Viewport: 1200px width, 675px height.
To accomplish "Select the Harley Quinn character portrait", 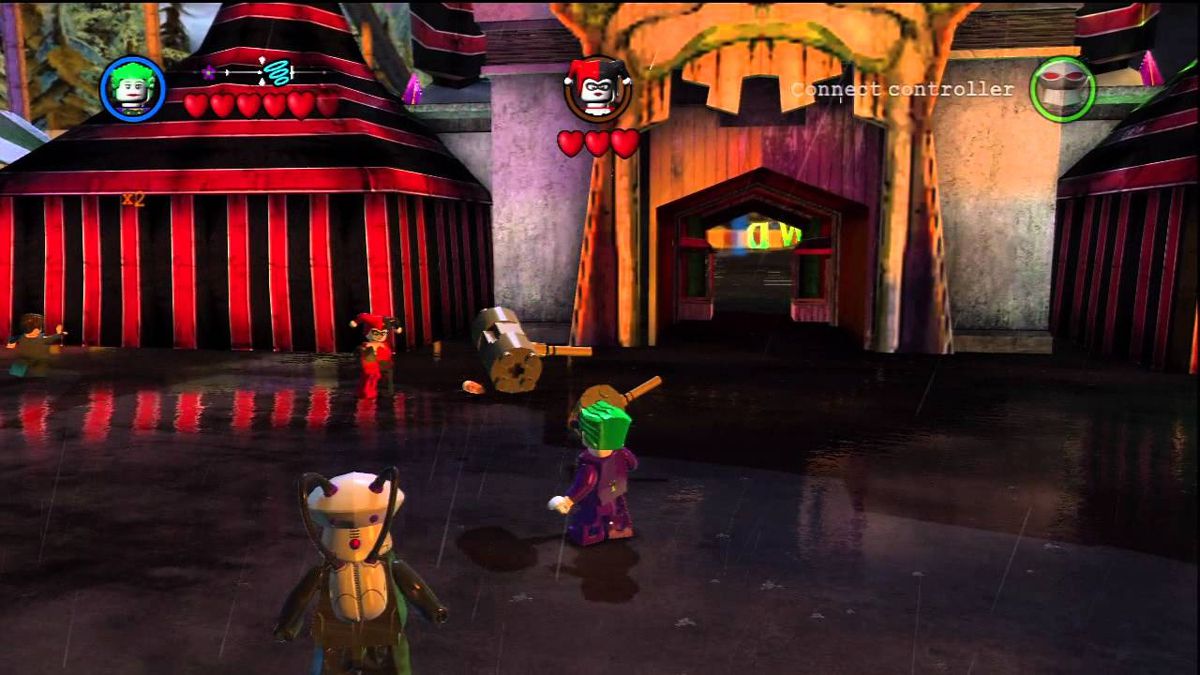I will (x=597, y=89).
